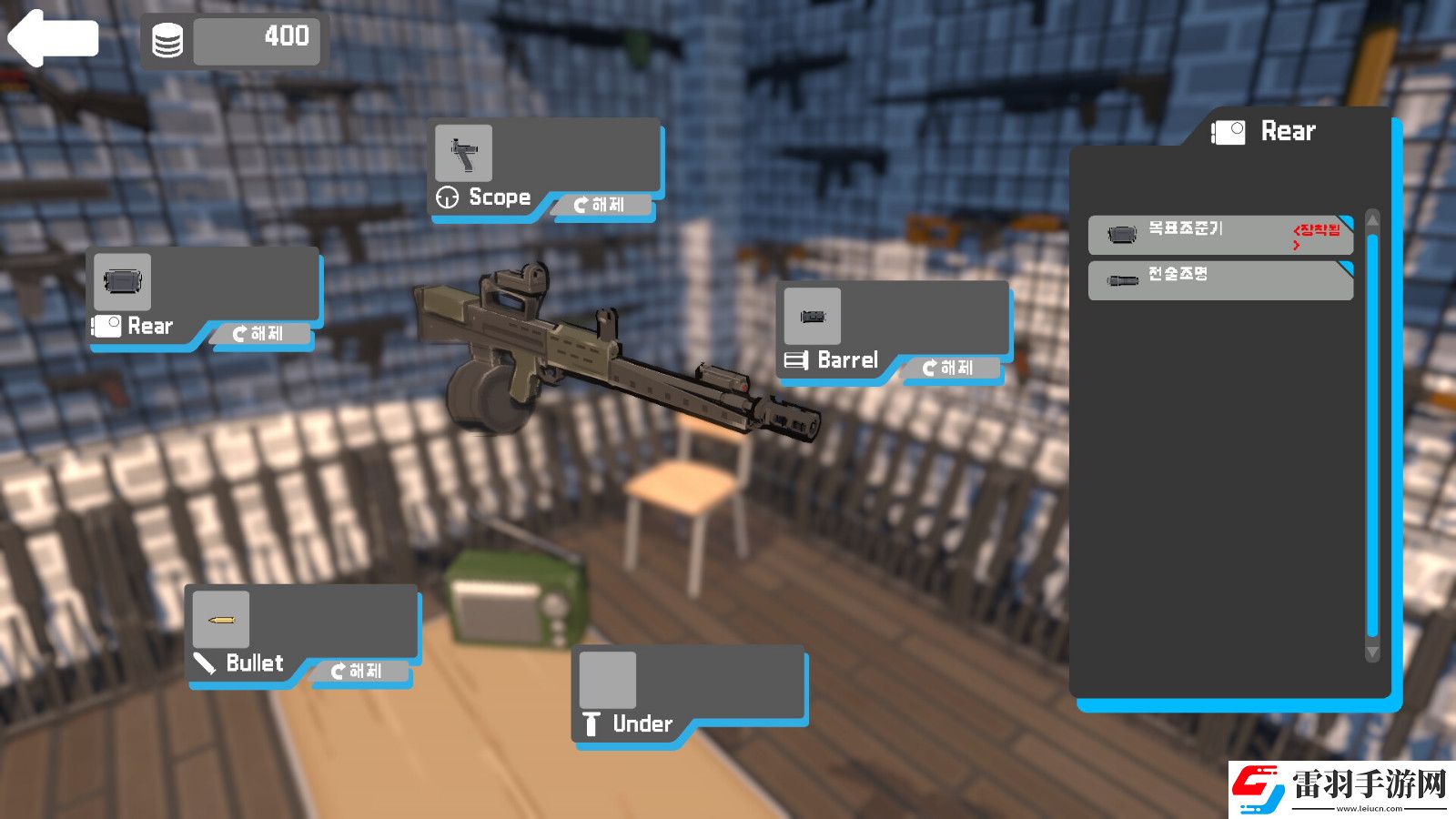This screenshot has height=819, width=1456.
Task: Open the empty Under attachment slot
Action: click(x=608, y=680)
